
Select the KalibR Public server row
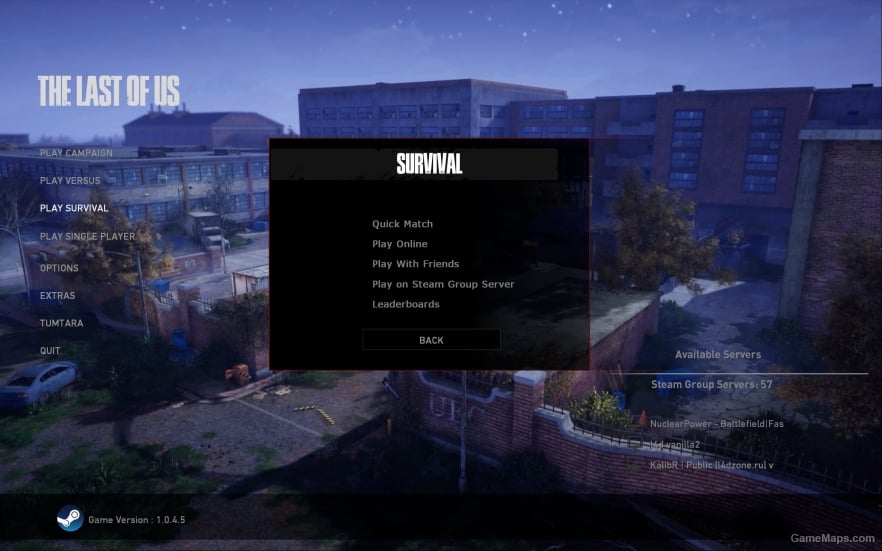pos(711,465)
